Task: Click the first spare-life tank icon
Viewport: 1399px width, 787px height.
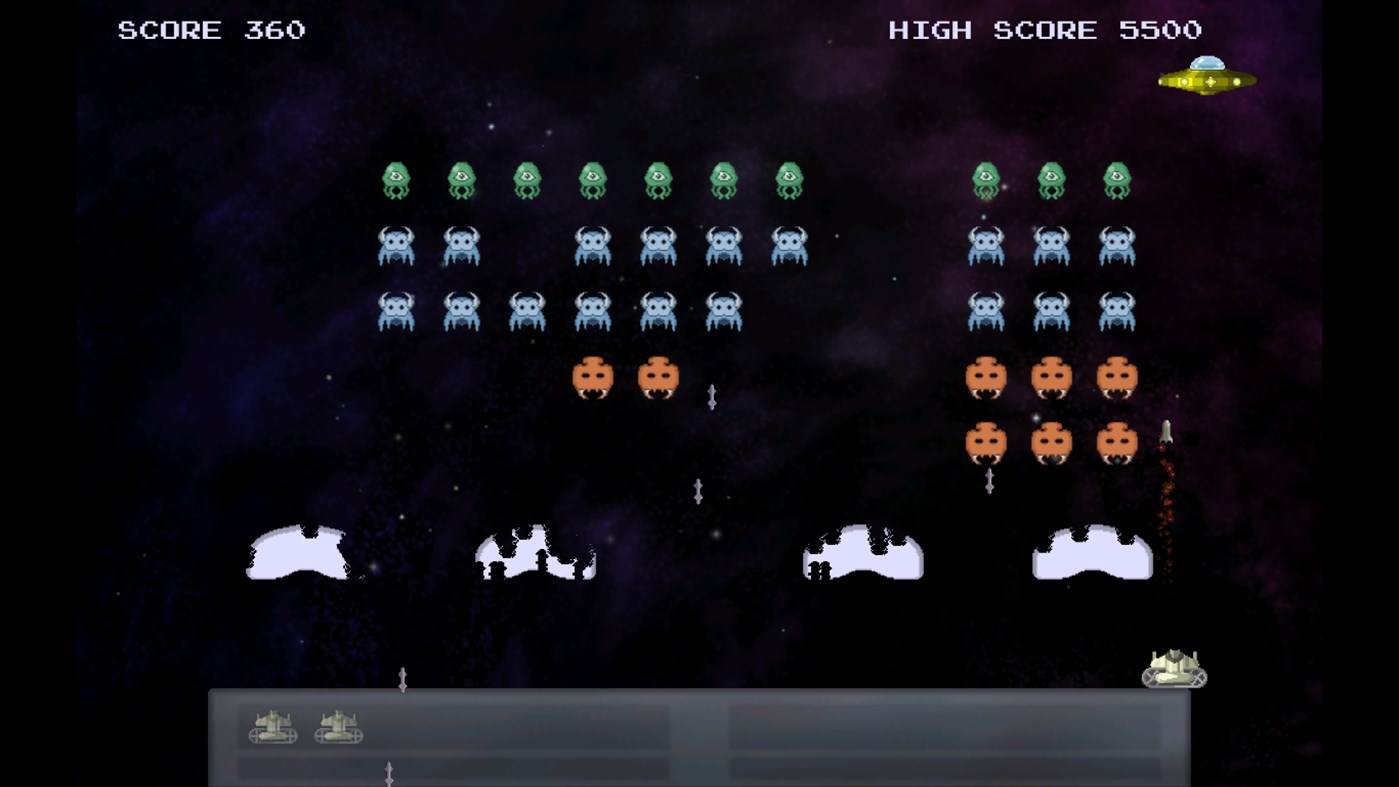Action: 272,729
